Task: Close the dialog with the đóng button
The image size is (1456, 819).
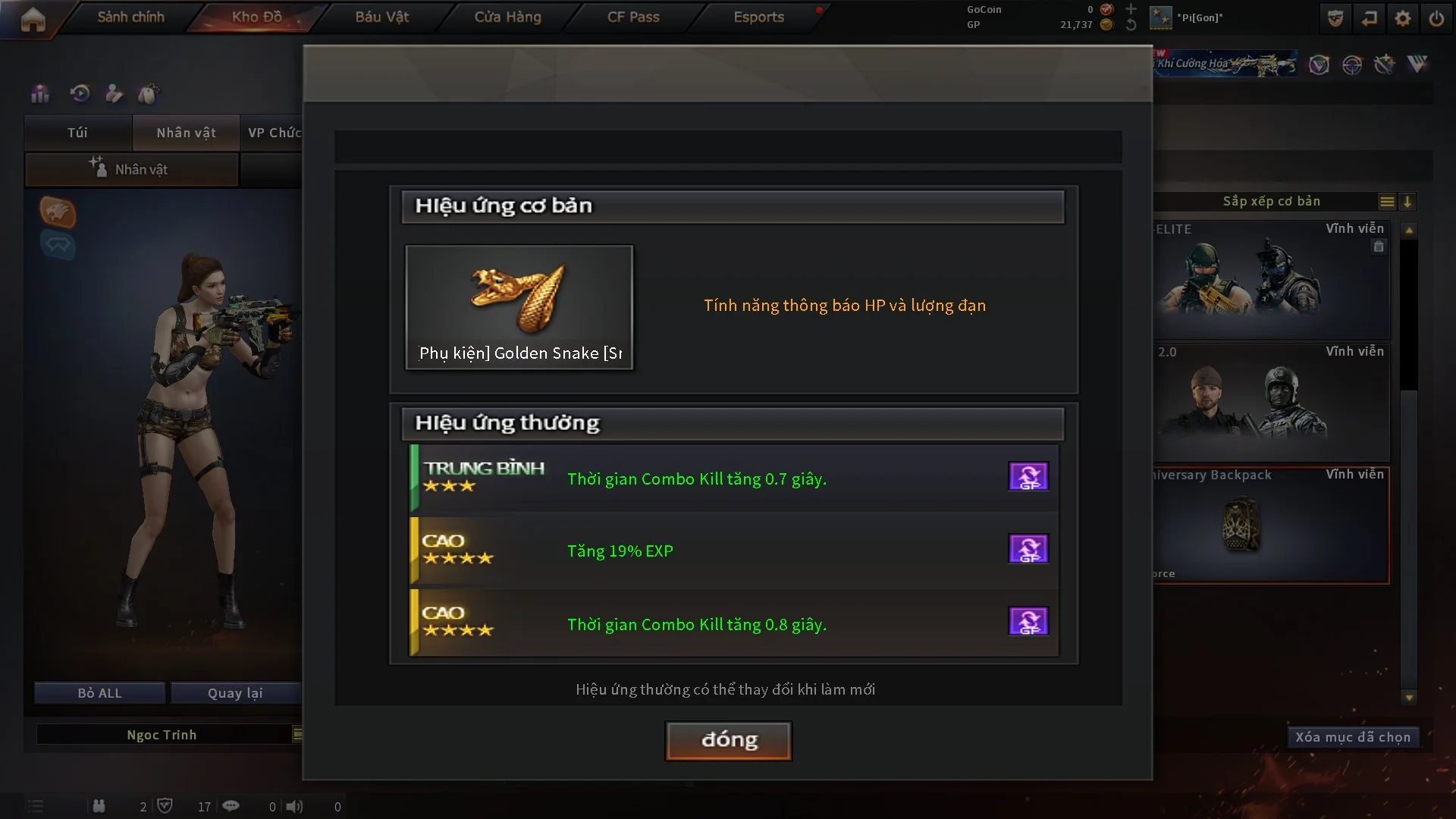Action: coord(728,740)
